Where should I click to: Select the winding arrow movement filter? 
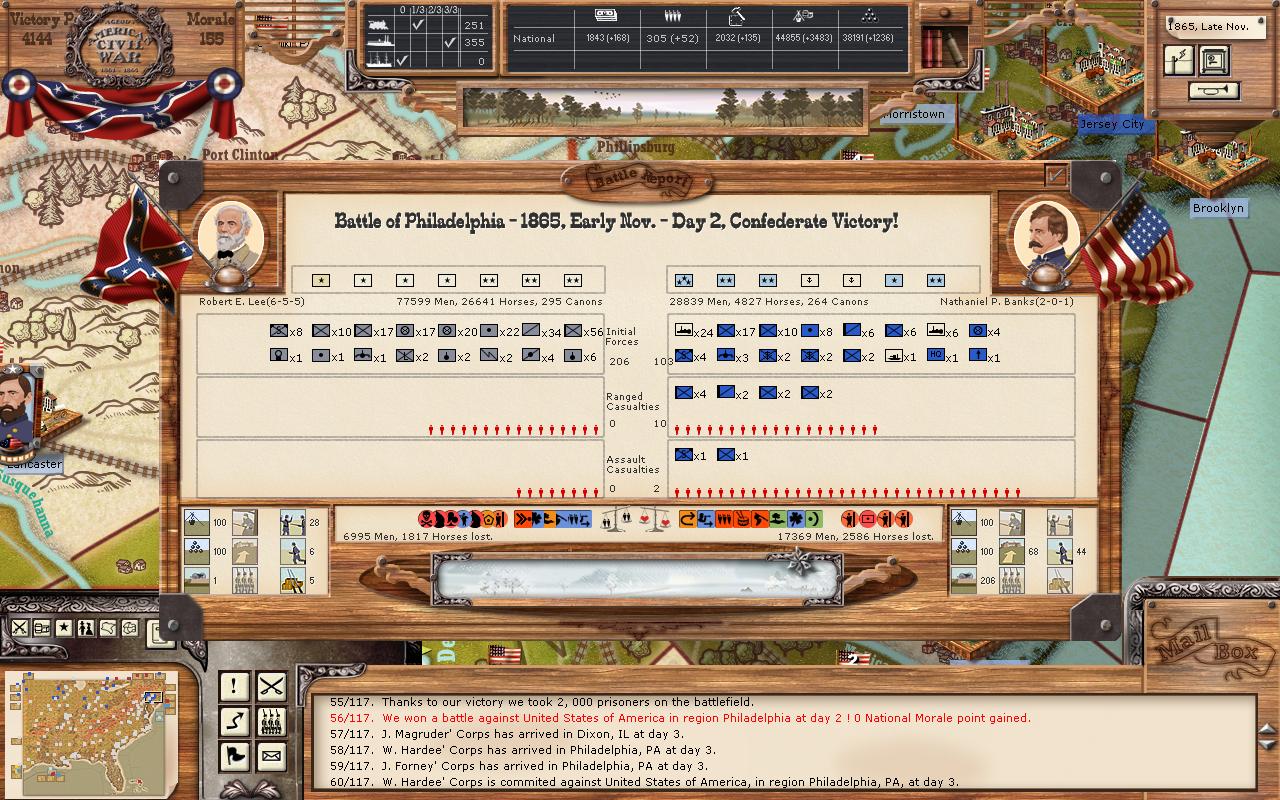(234, 721)
